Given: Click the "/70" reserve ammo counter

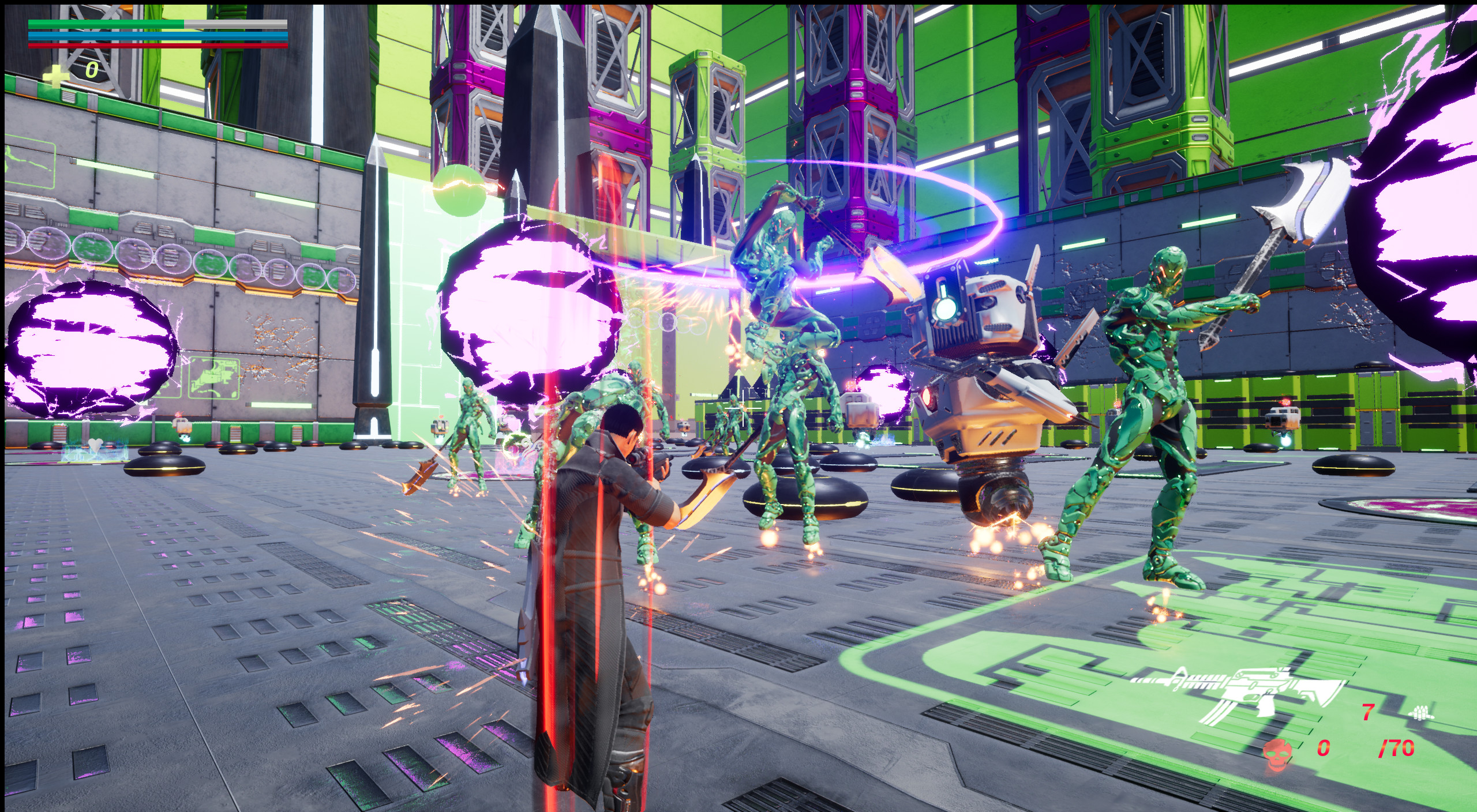Looking at the screenshot, I should click(x=1397, y=748).
